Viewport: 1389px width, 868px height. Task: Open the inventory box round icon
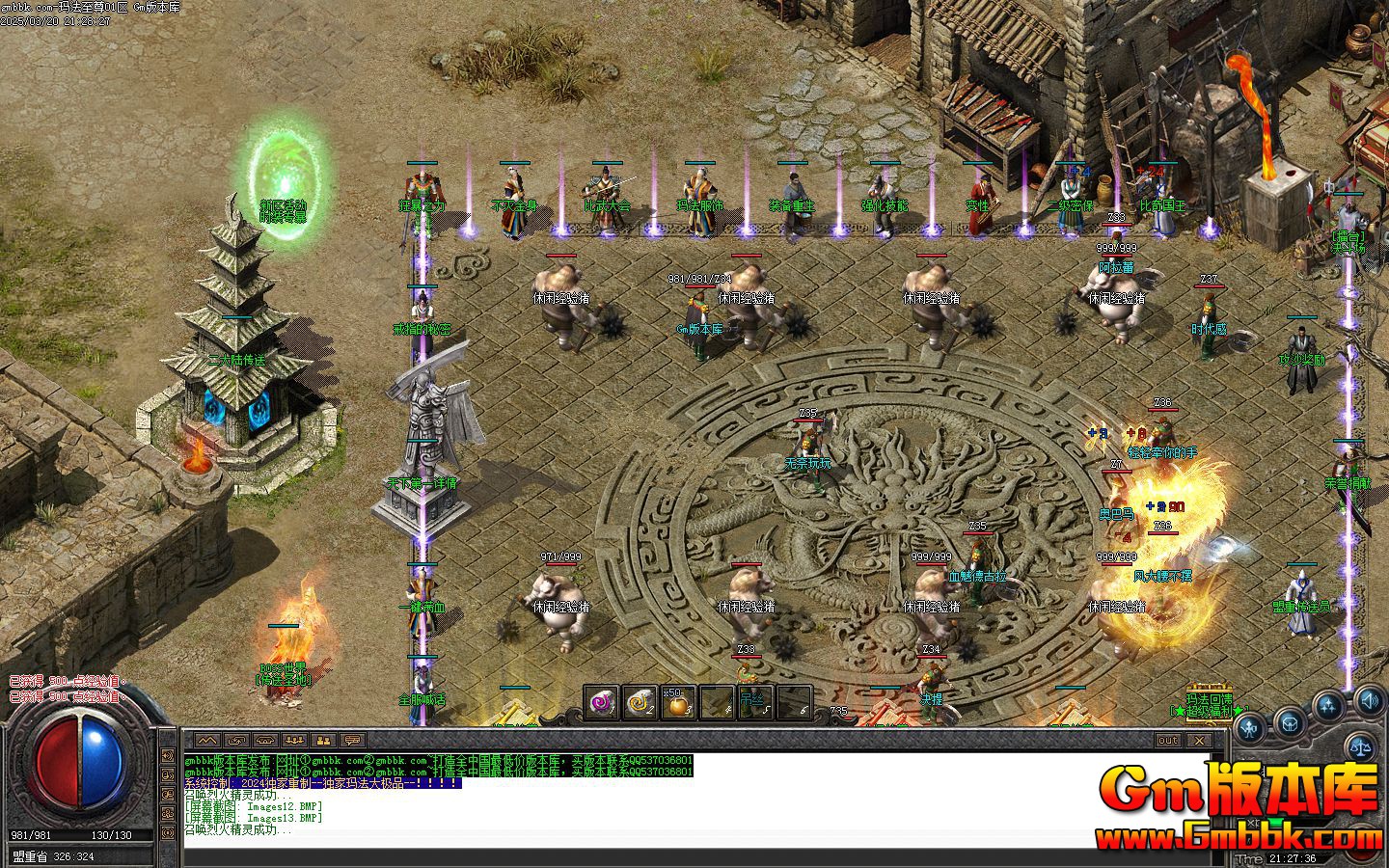click(1290, 725)
